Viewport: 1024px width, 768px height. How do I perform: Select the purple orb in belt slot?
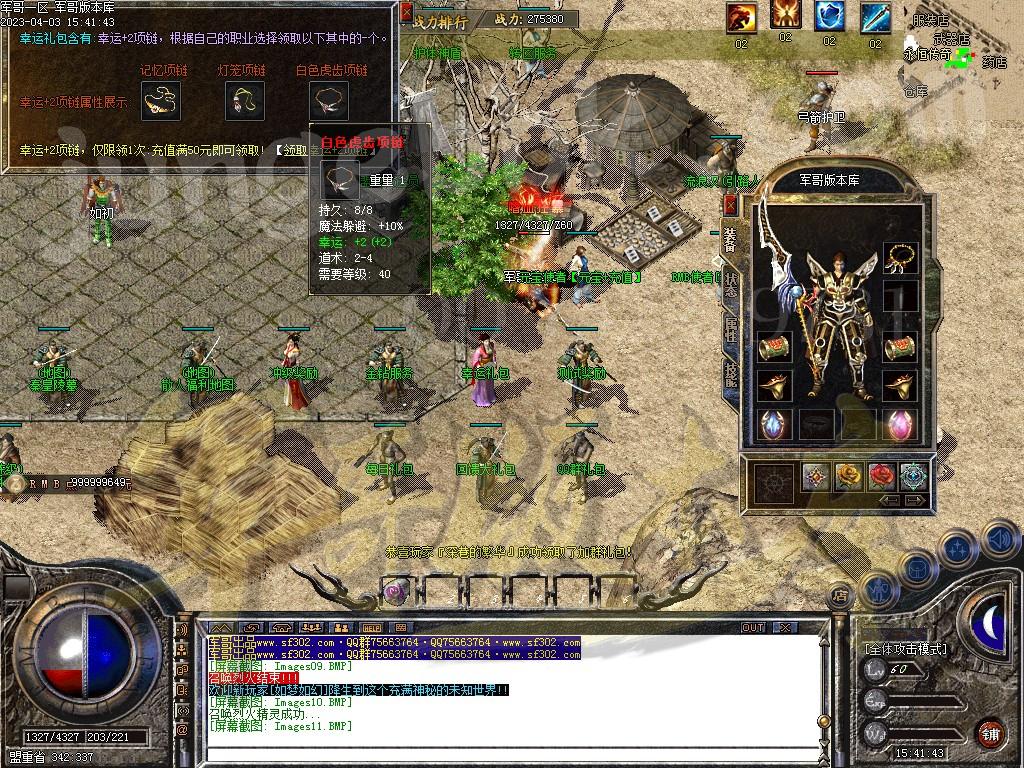click(396, 591)
